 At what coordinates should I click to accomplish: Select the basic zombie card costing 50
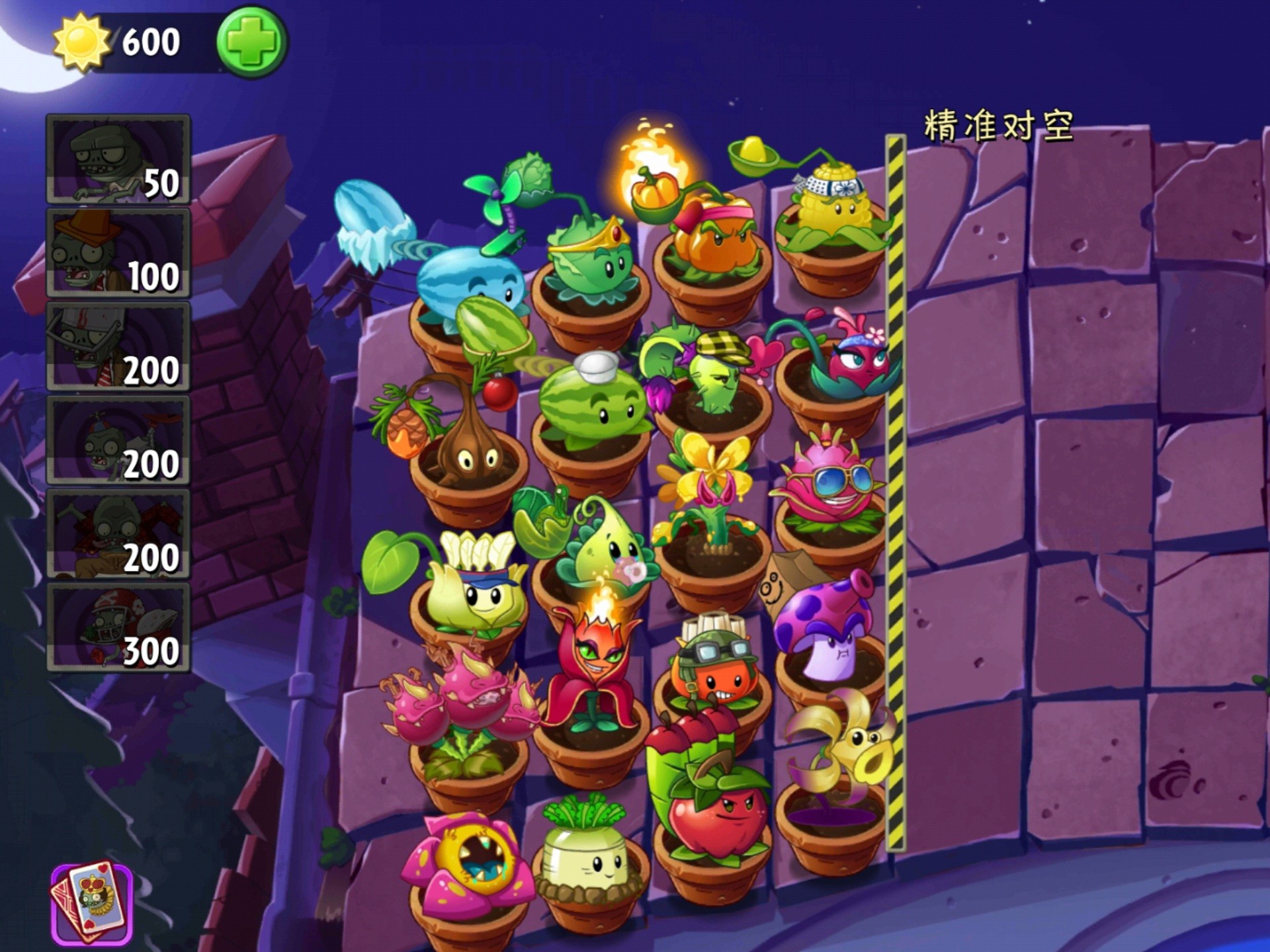(118, 159)
